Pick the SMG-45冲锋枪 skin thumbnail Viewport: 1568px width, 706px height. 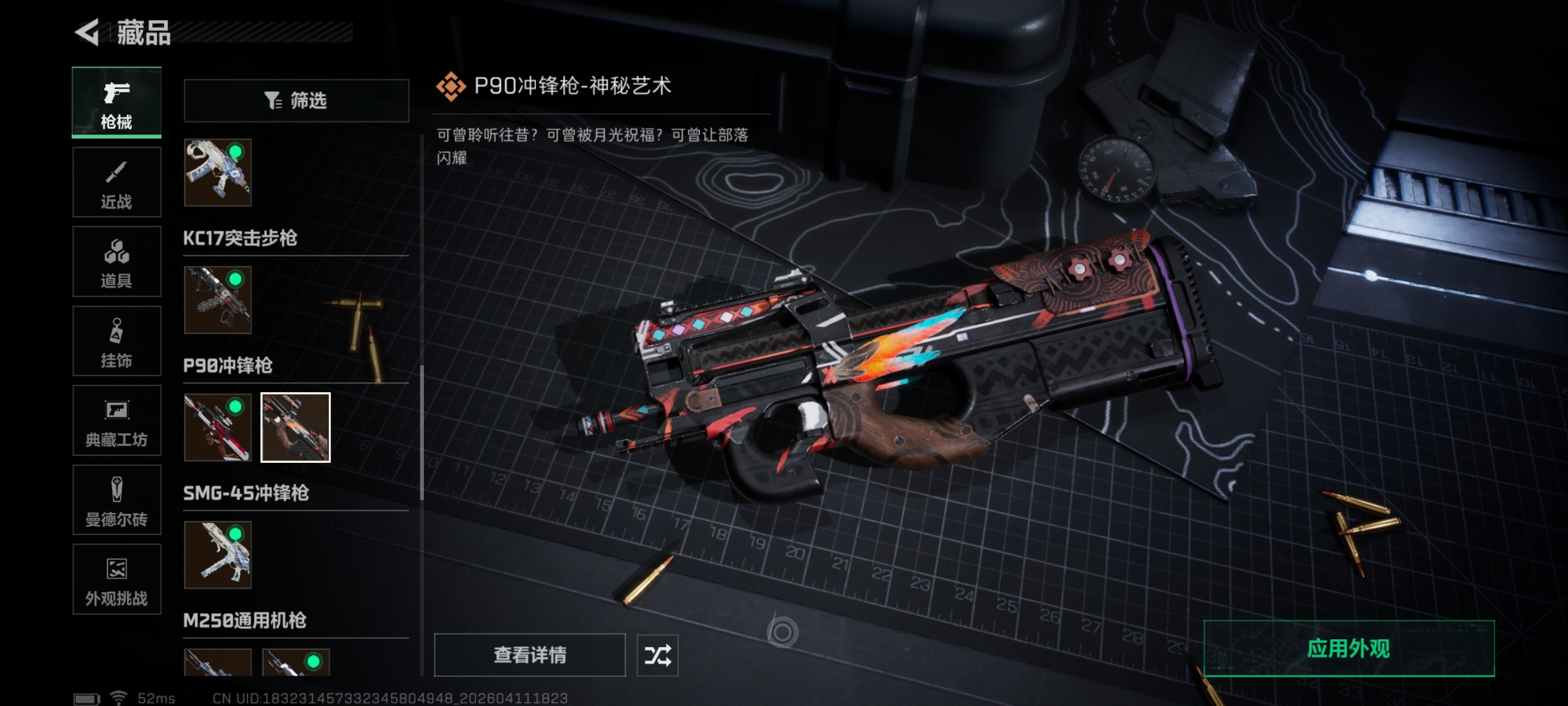tap(218, 554)
